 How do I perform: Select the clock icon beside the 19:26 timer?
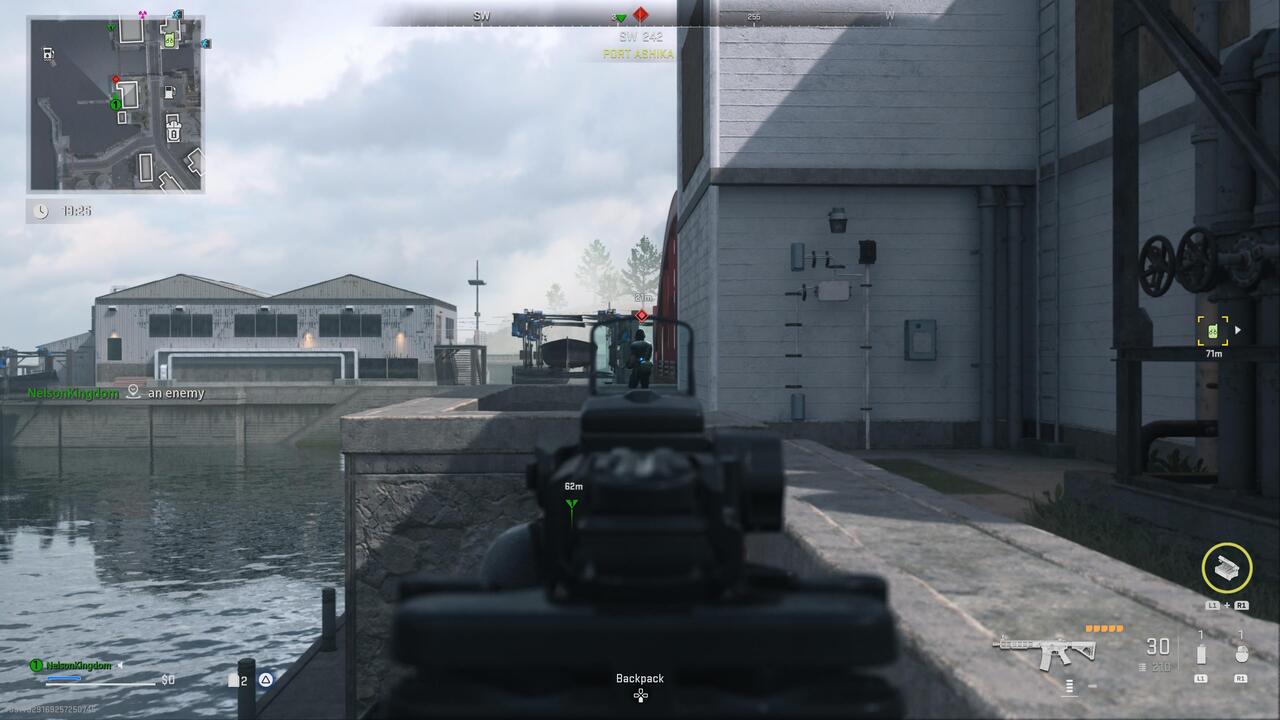point(40,210)
